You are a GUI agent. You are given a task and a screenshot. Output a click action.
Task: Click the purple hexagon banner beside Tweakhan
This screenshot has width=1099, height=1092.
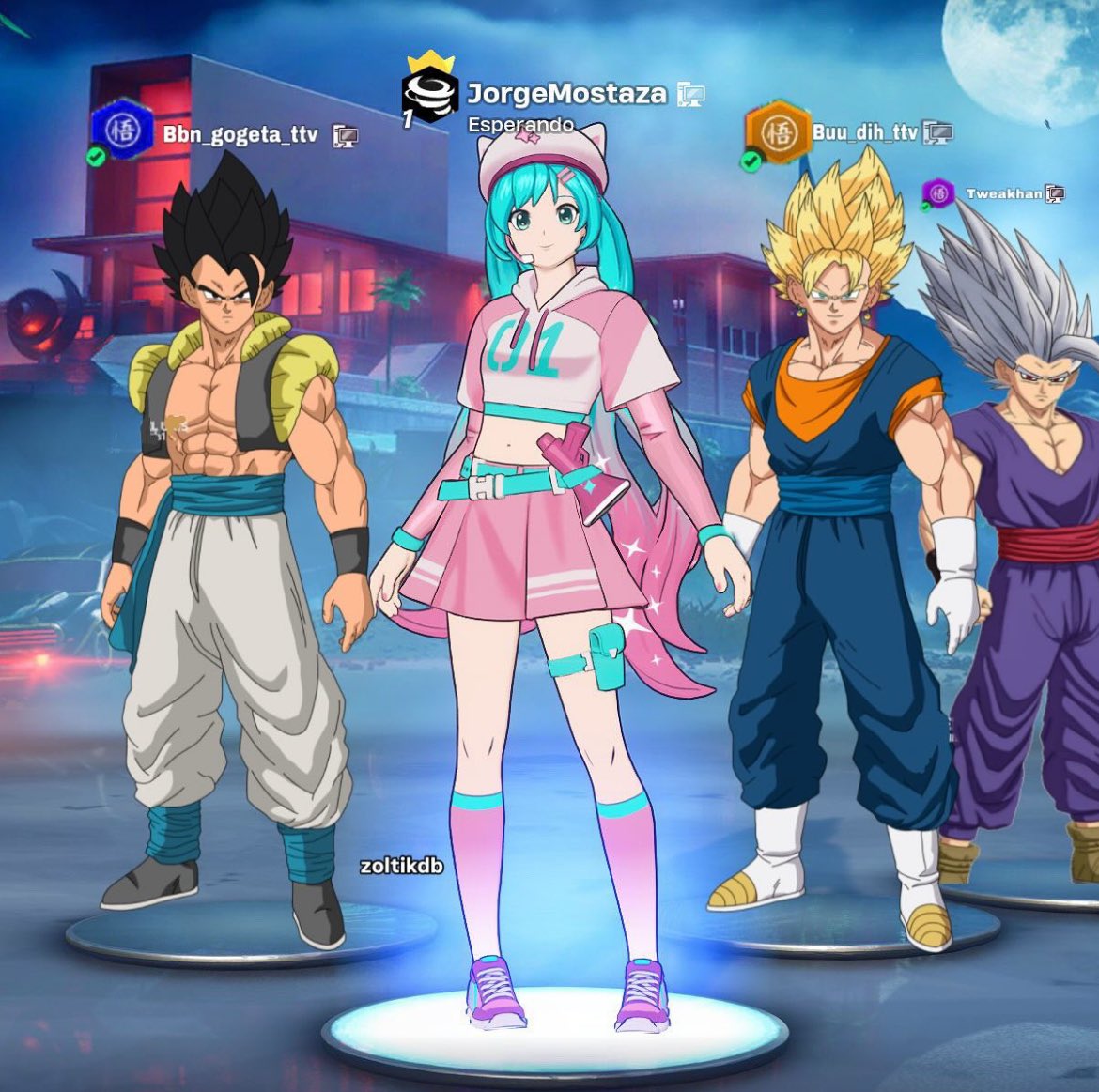(938, 193)
